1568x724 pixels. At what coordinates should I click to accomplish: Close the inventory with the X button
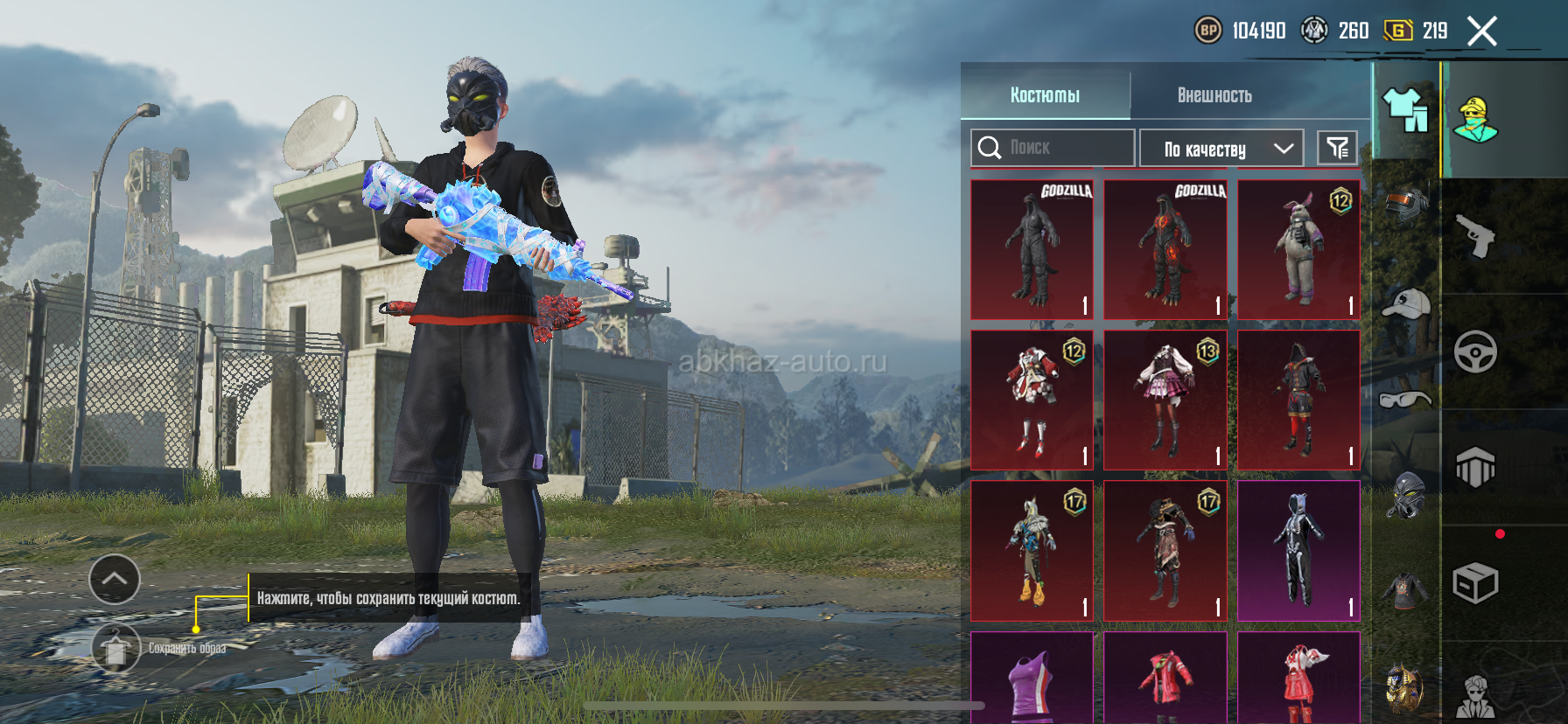pos(1481,31)
